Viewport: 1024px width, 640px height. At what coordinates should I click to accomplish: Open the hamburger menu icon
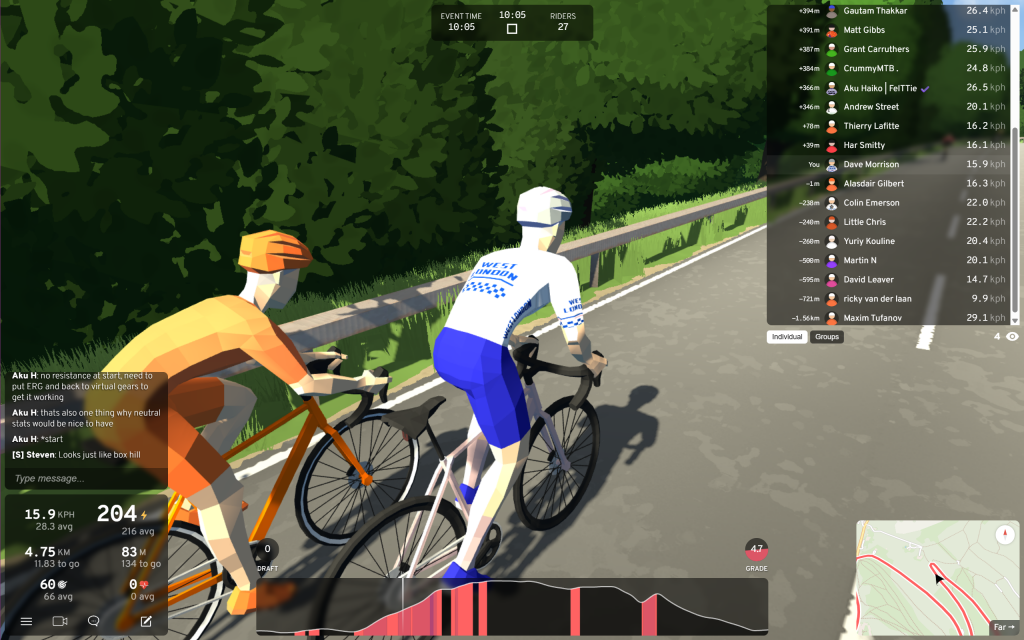click(27, 621)
